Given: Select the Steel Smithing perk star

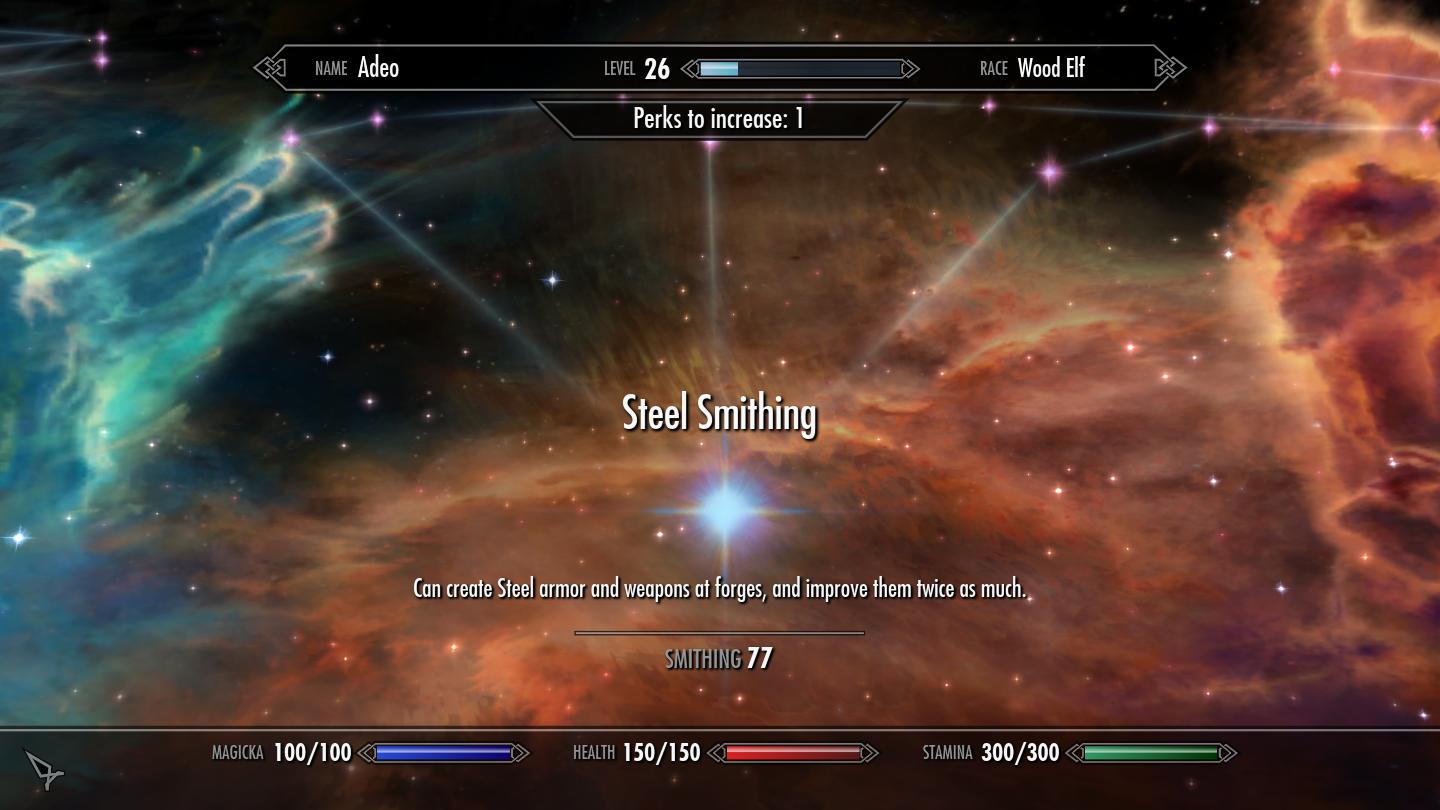Looking at the screenshot, I should [725, 509].
